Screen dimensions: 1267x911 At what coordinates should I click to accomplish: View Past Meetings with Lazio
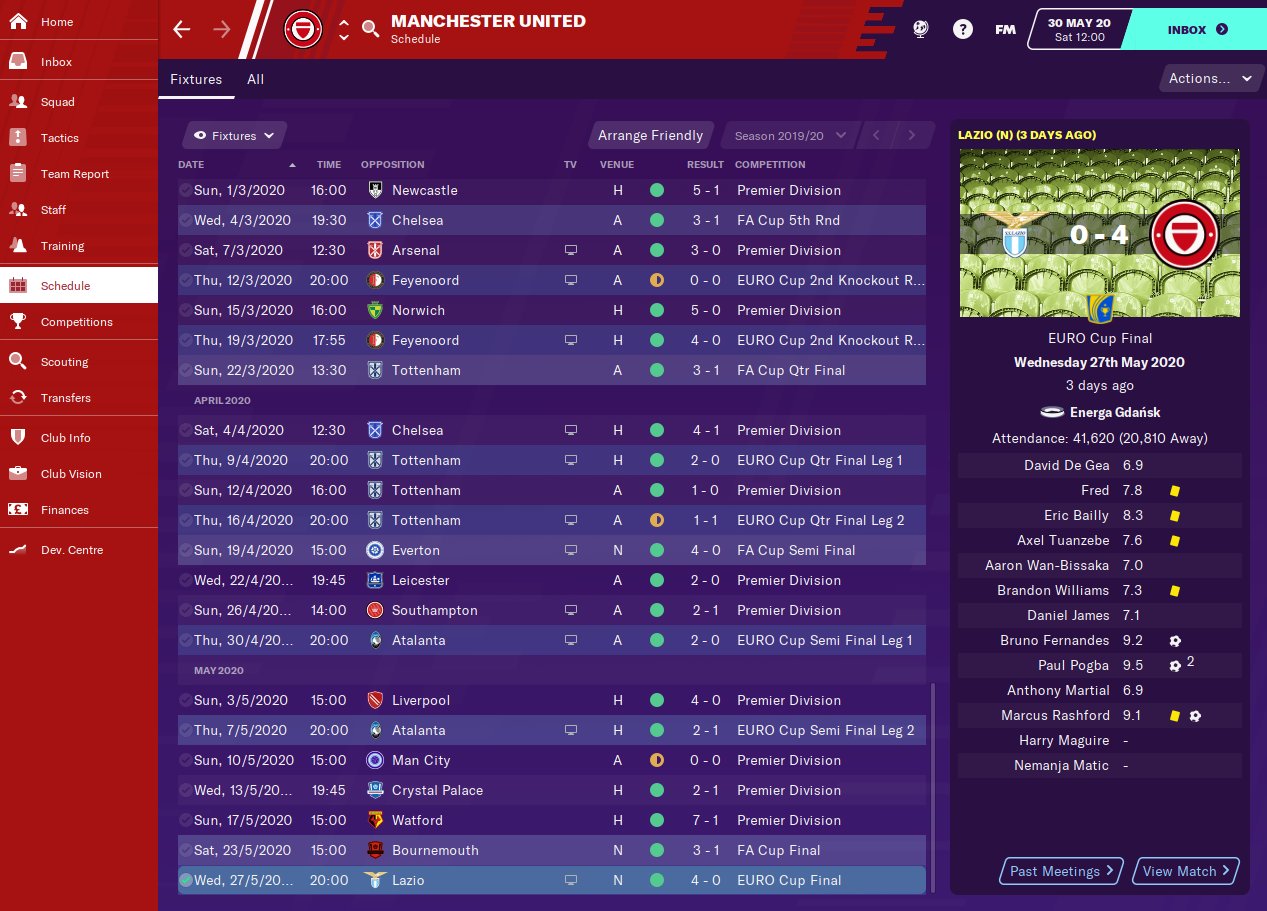coord(1061,871)
